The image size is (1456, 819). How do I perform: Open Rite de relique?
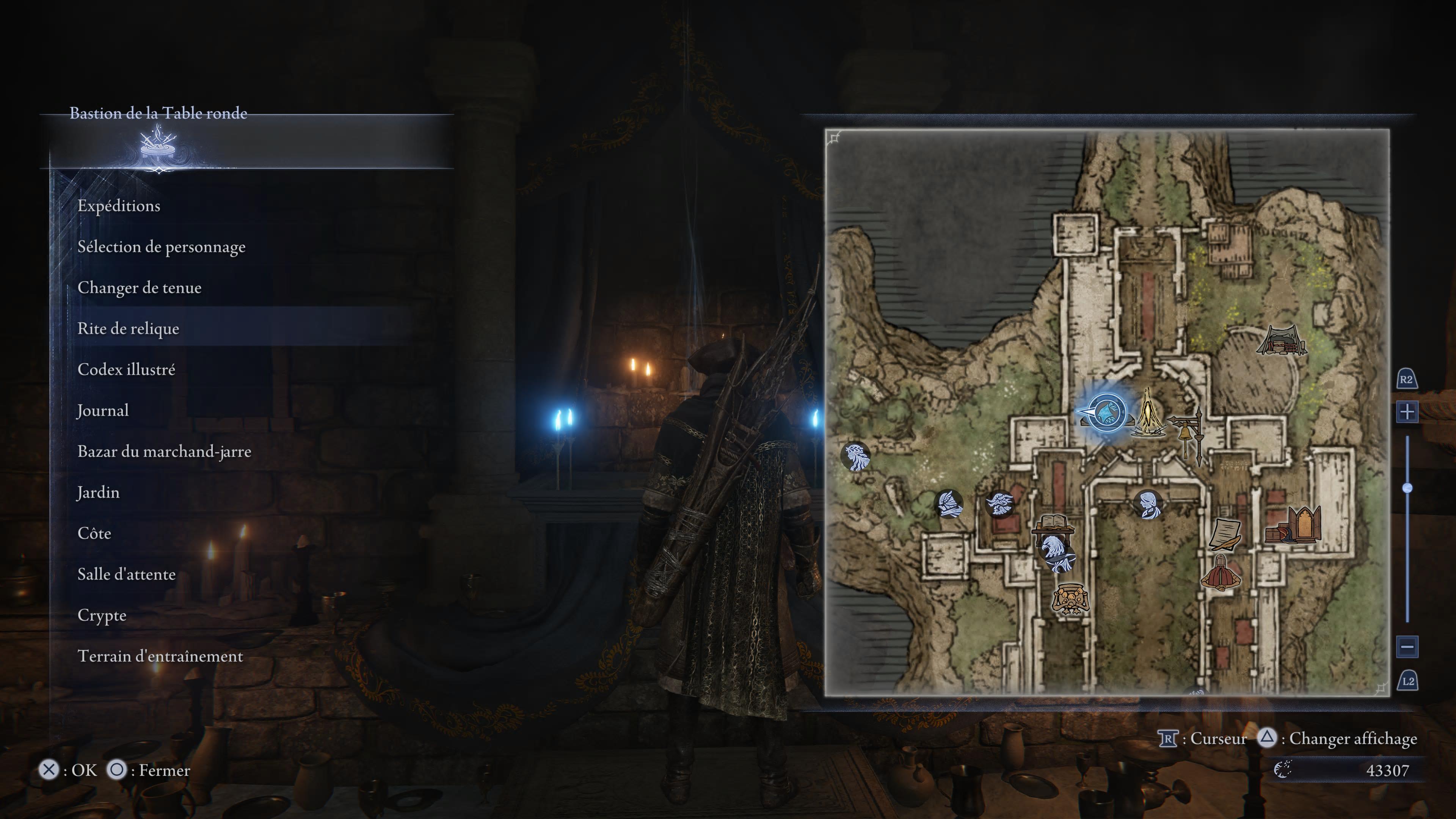click(128, 328)
